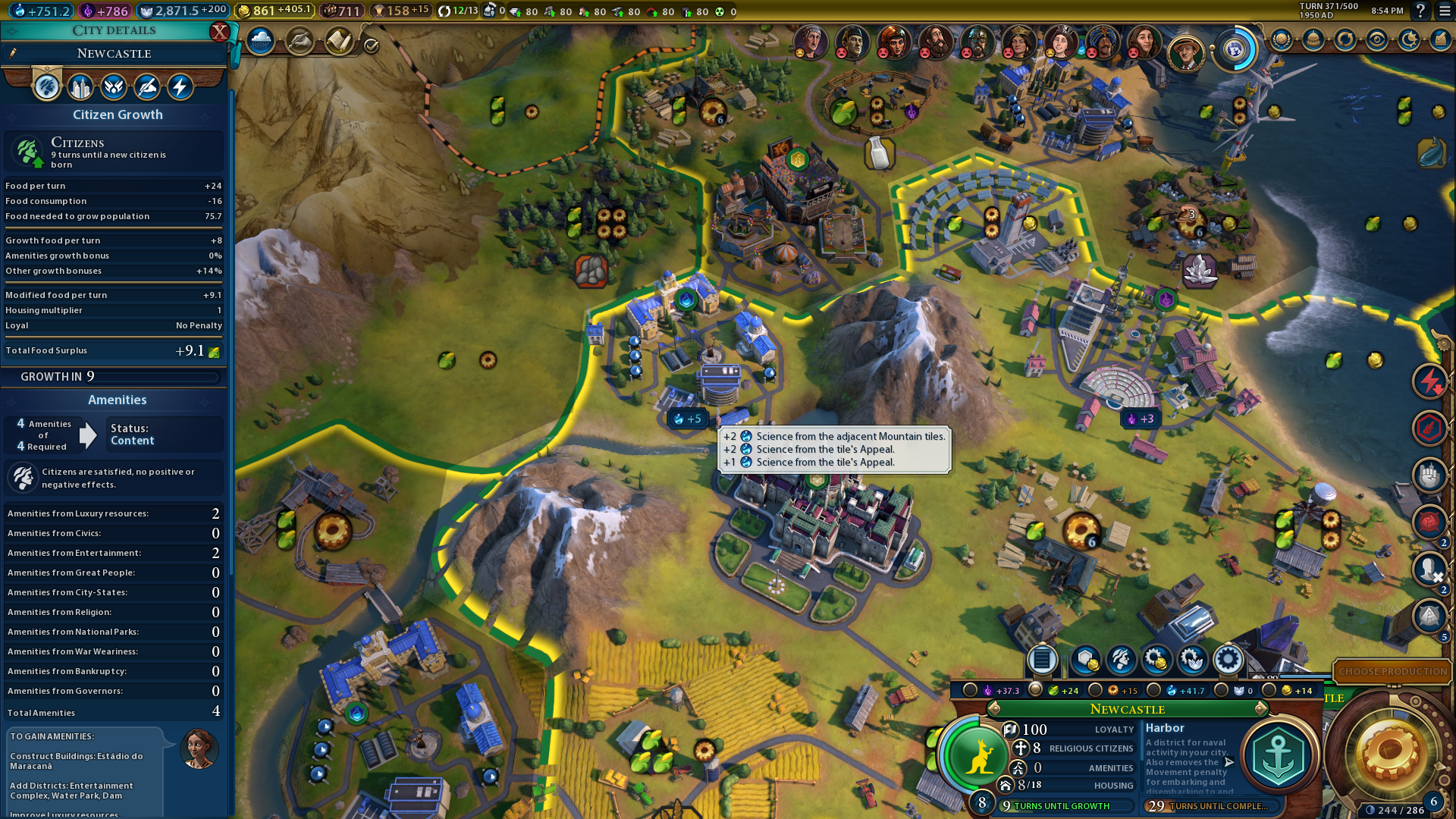Open the religion tab with dove icon
The width and height of the screenshot is (1456, 819).
pyautogui.click(x=114, y=87)
